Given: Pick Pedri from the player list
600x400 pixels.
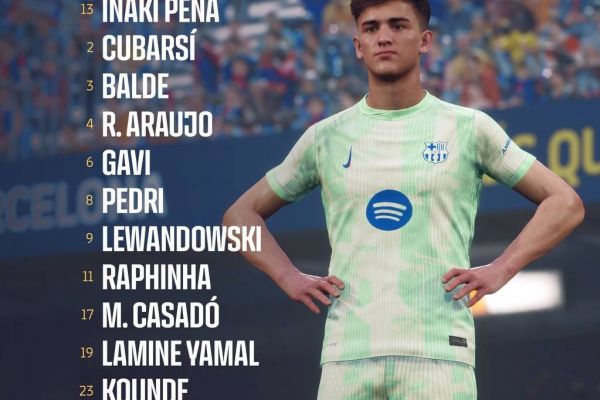Looking at the screenshot, I should click(133, 201).
